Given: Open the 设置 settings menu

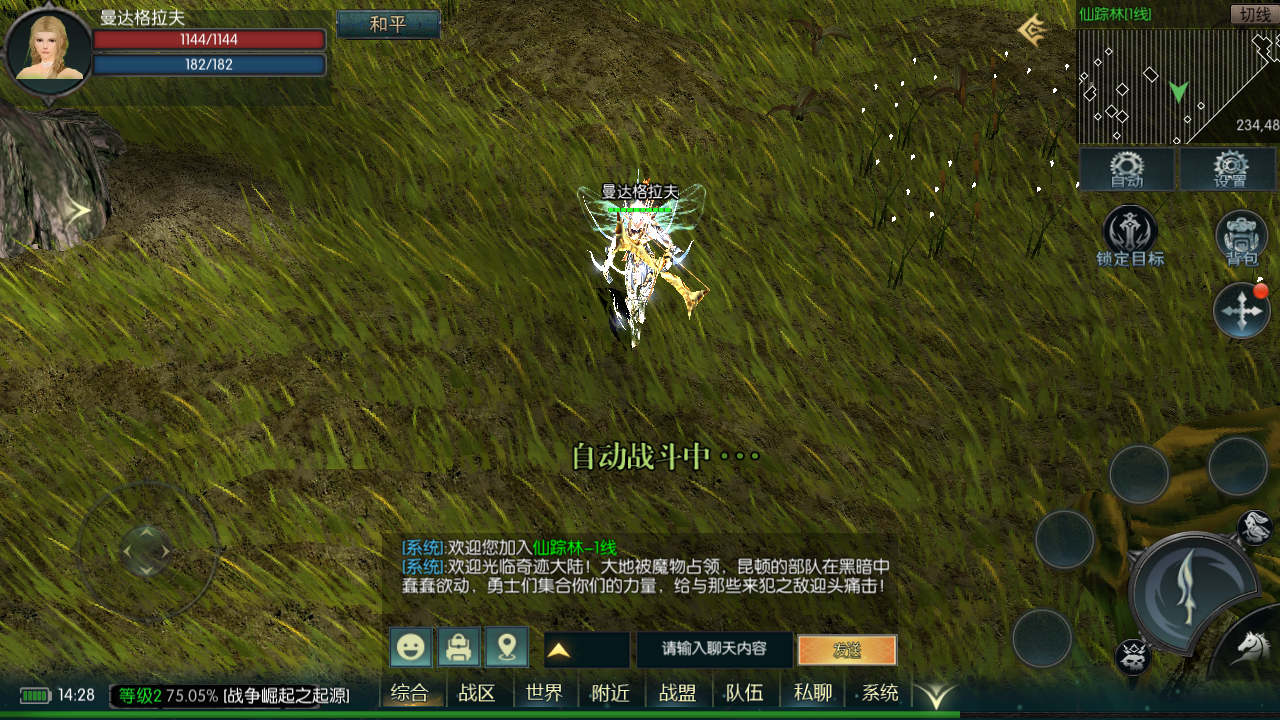Looking at the screenshot, I should coord(1229,170).
